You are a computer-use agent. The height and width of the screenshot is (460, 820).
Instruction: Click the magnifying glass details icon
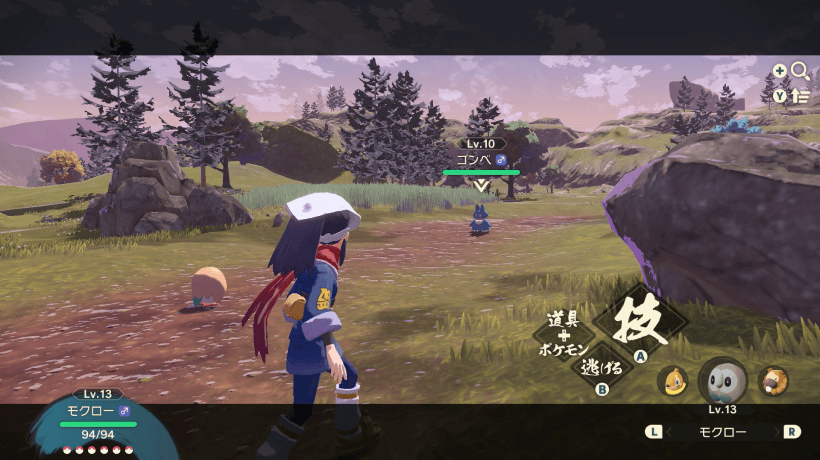coord(800,71)
